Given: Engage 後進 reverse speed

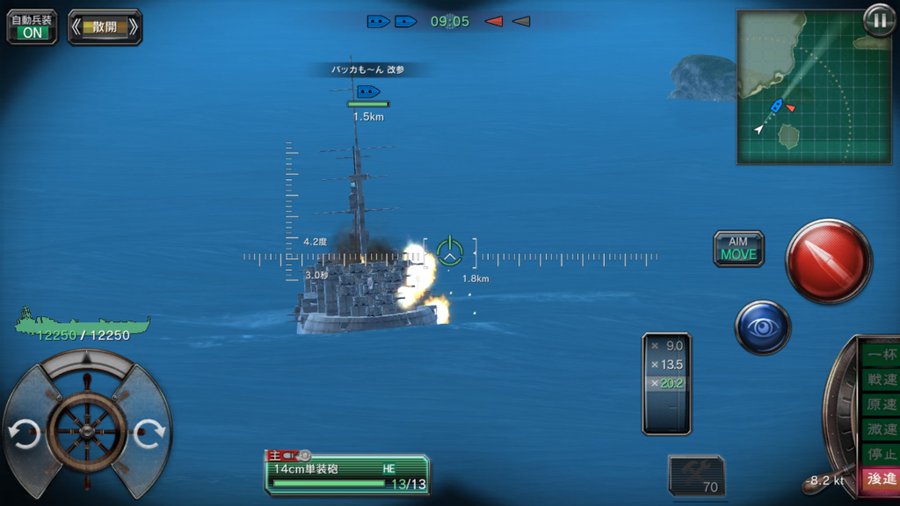Looking at the screenshot, I should (881, 479).
